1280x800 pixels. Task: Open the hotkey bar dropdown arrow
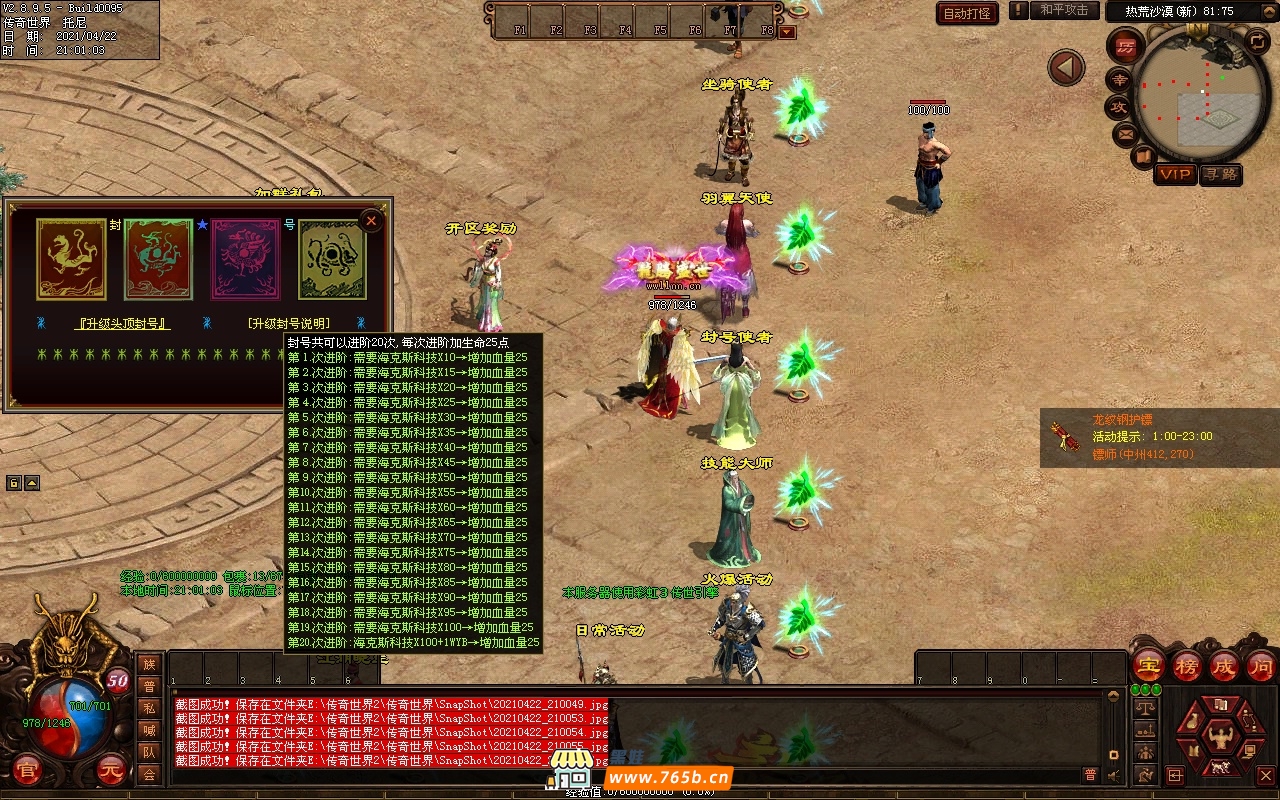787,31
